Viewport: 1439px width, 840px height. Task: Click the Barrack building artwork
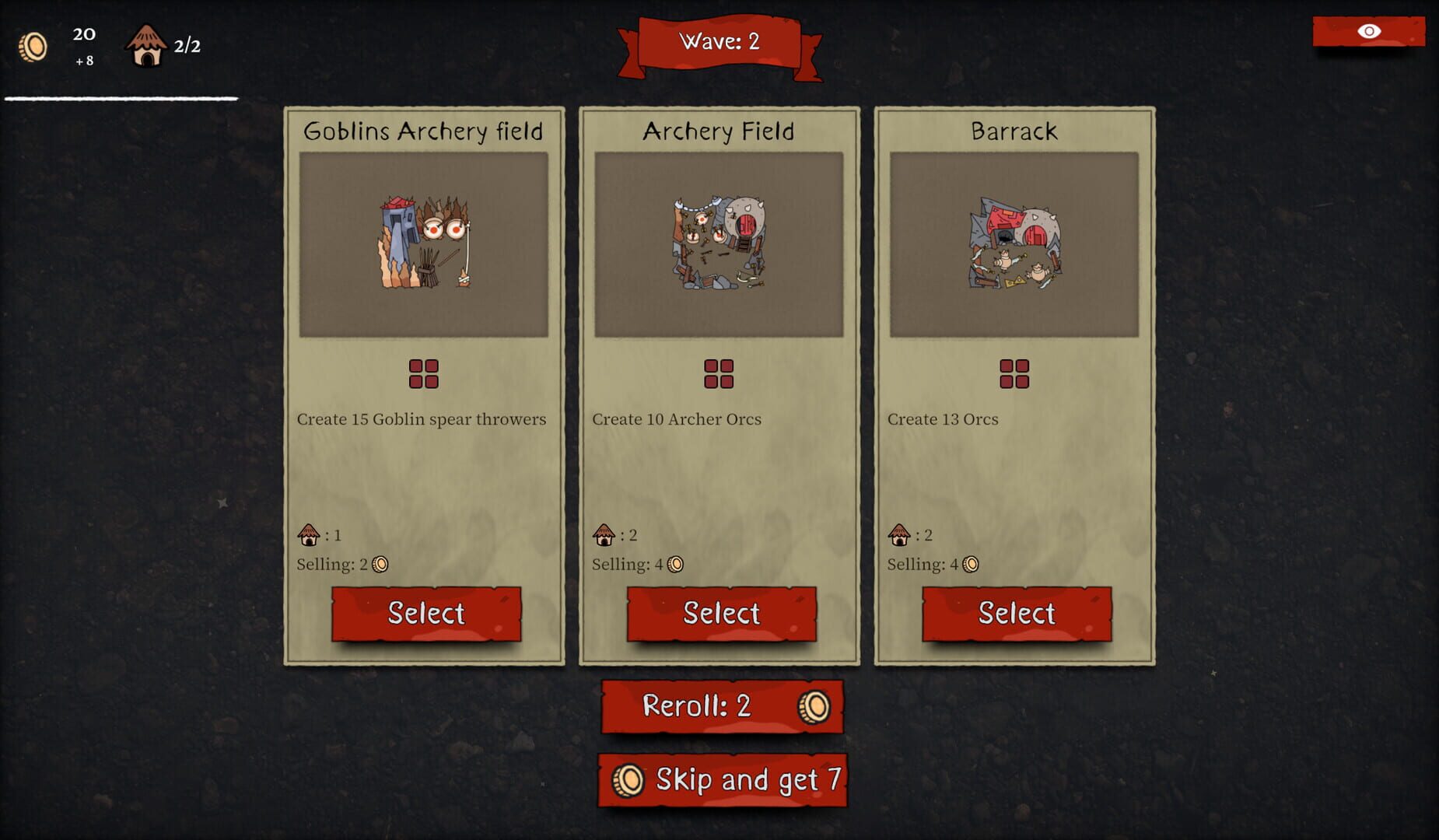1015,245
